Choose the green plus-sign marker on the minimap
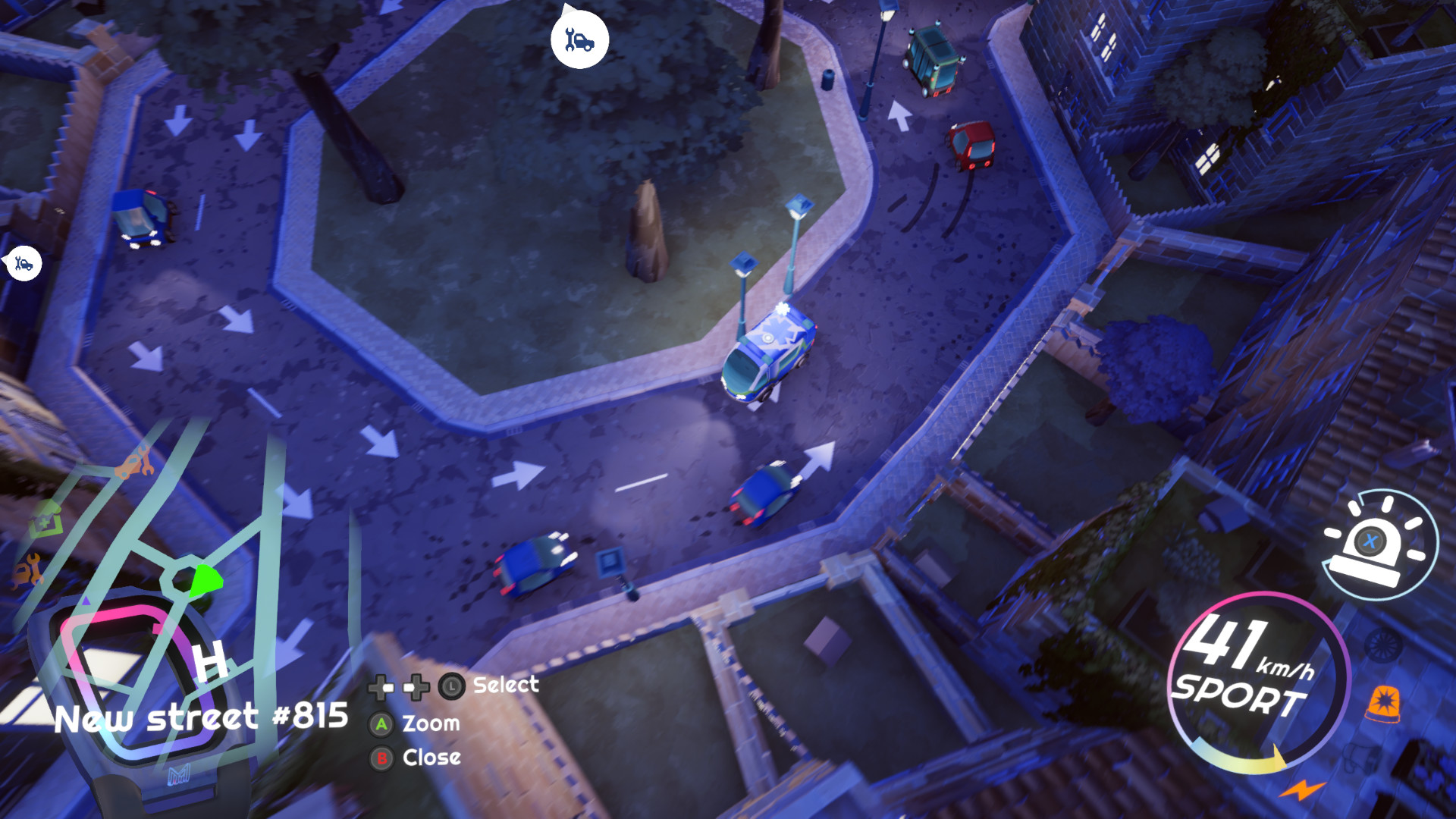Screen dimensions: 1456x819 tap(45, 521)
